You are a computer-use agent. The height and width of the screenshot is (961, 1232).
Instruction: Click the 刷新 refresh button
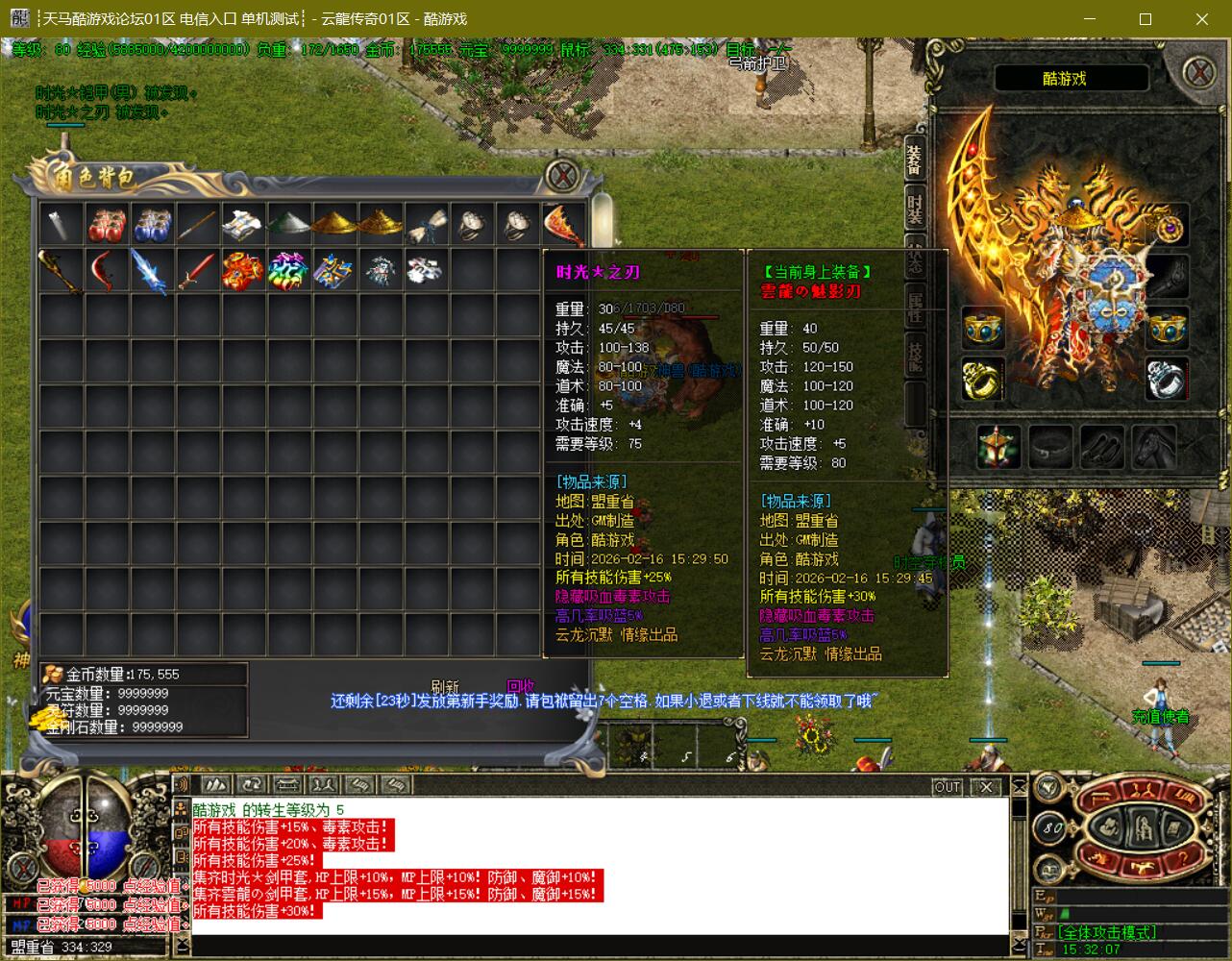(445, 686)
